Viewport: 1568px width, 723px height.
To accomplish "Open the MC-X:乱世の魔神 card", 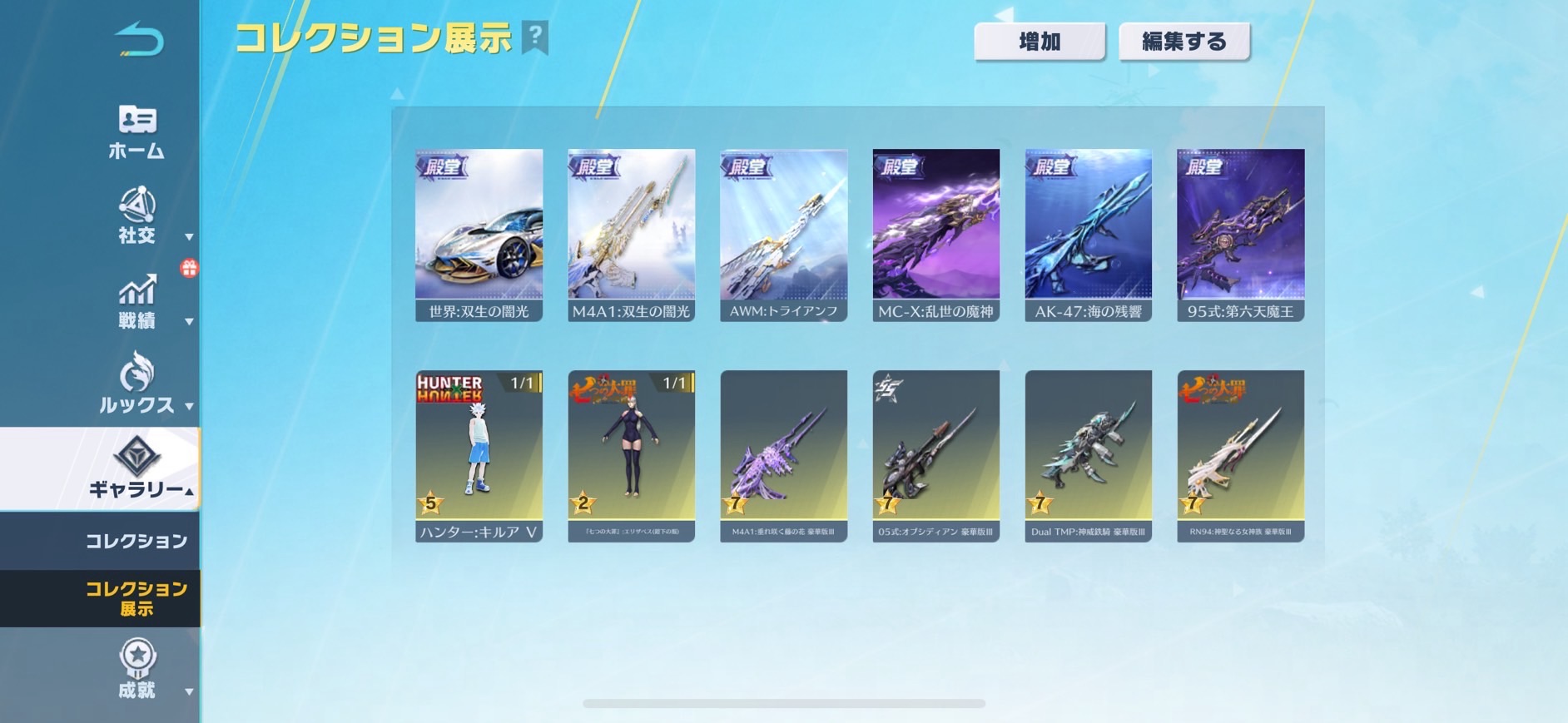I will (x=935, y=235).
